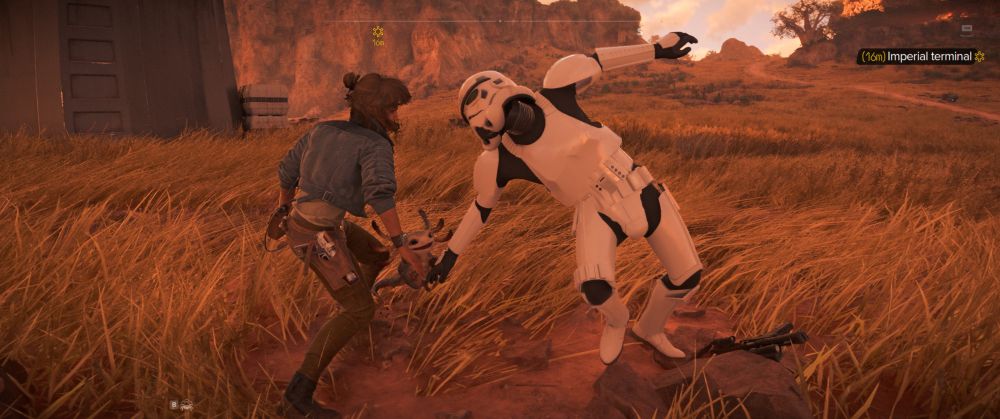
Task: Click the yellow objective marker on the compass
Action: (x=378, y=33)
